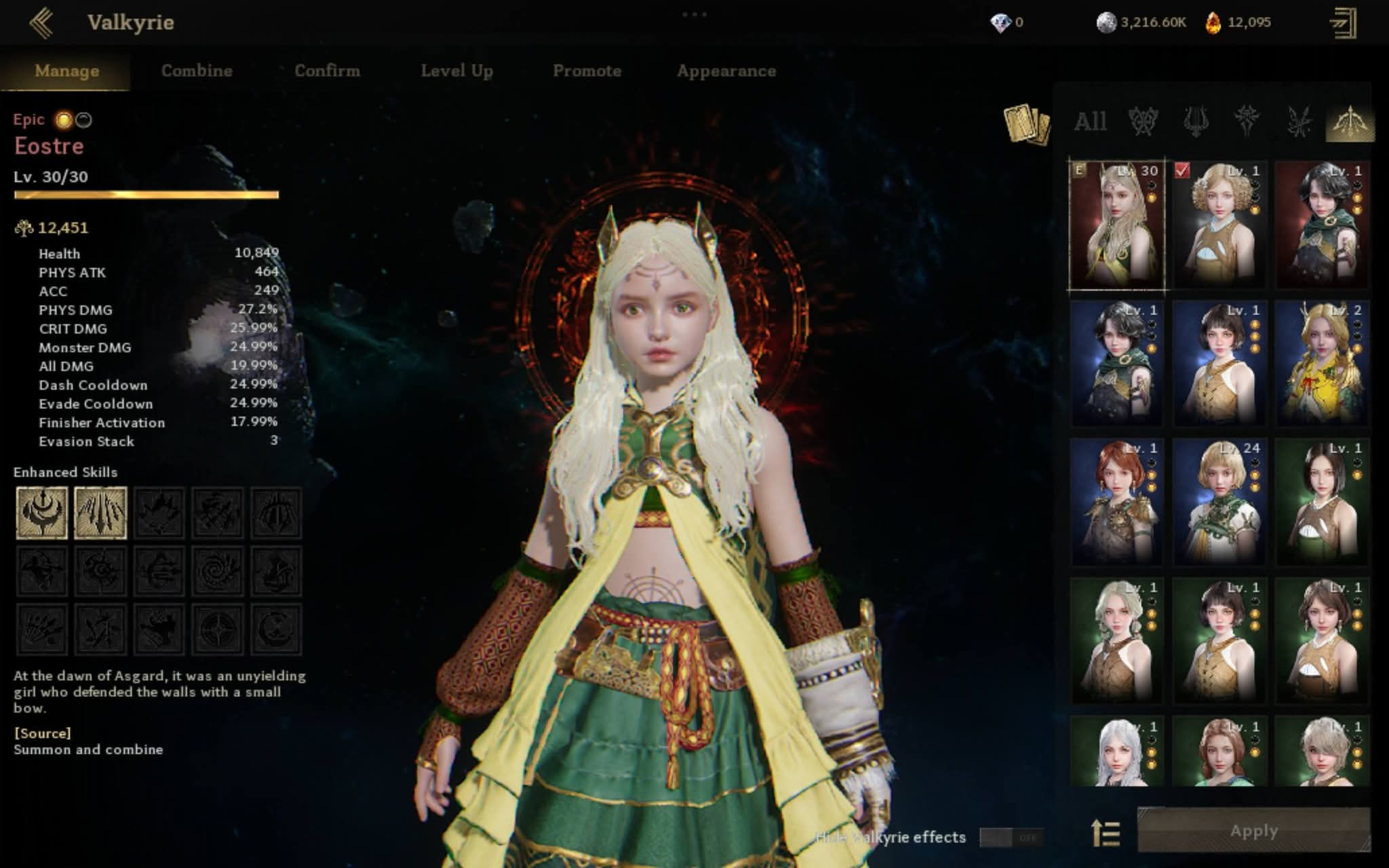The image size is (1389, 868).
Task: Select the Lv. 24 valkyrie portrait
Action: 1219,502
